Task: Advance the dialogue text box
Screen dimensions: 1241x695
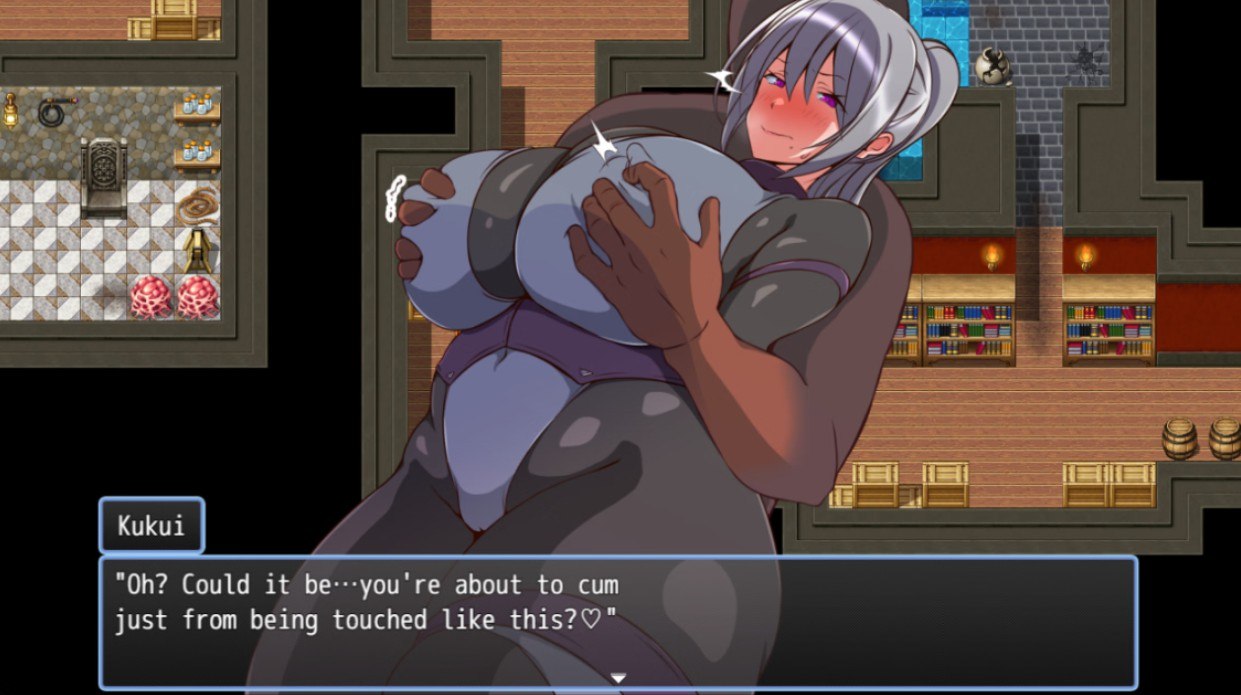Action: [x=618, y=620]
